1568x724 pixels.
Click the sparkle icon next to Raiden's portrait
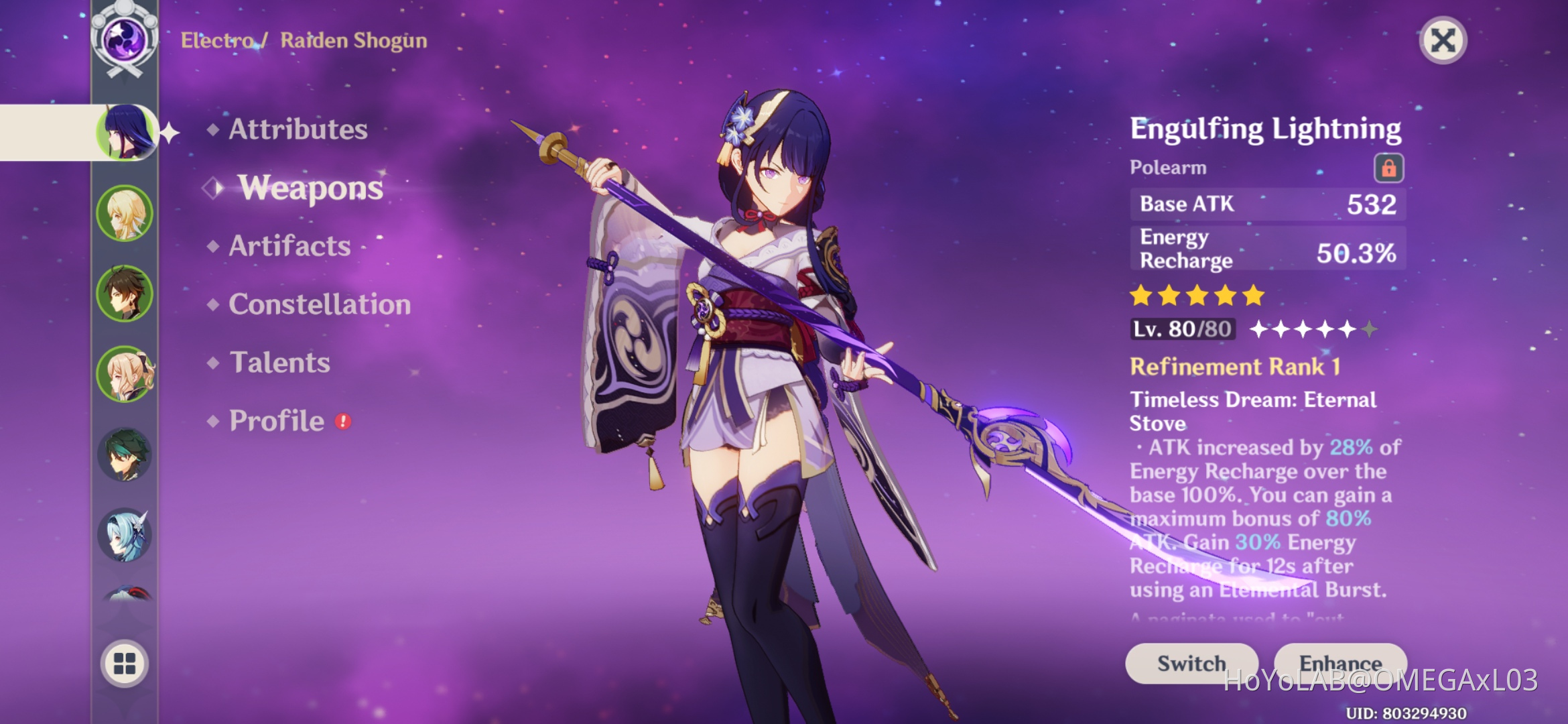[169, 133]
